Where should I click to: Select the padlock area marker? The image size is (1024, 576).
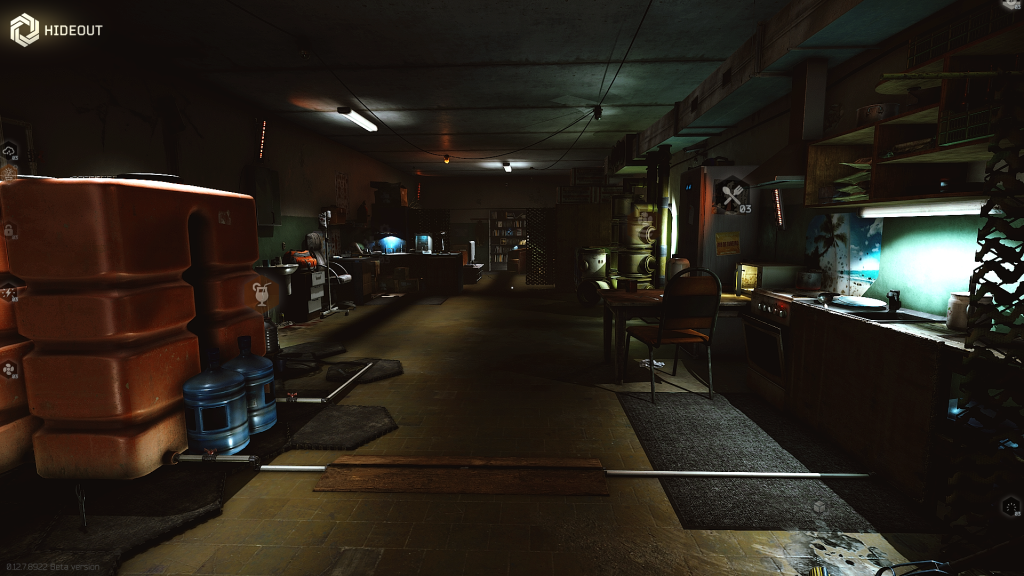pyautogui.click(x=8, y=231)
